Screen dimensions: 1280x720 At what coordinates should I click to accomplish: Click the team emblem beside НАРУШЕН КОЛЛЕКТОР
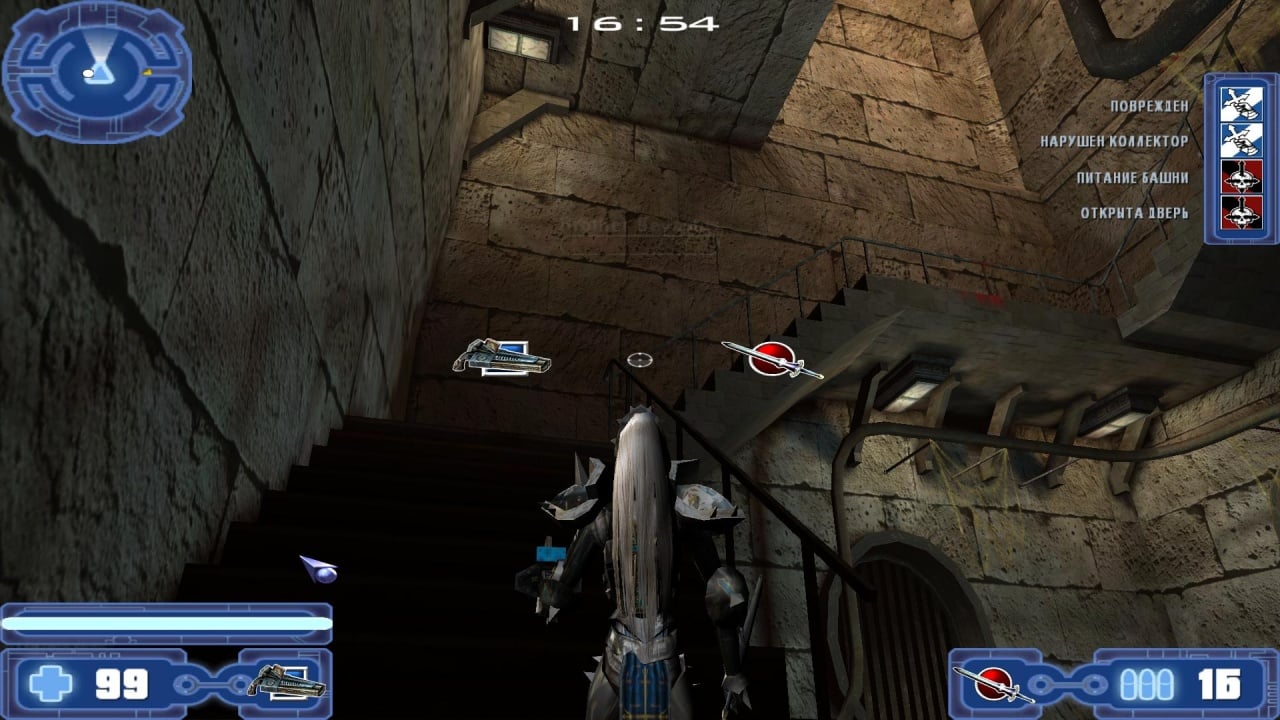[1241, 140]
